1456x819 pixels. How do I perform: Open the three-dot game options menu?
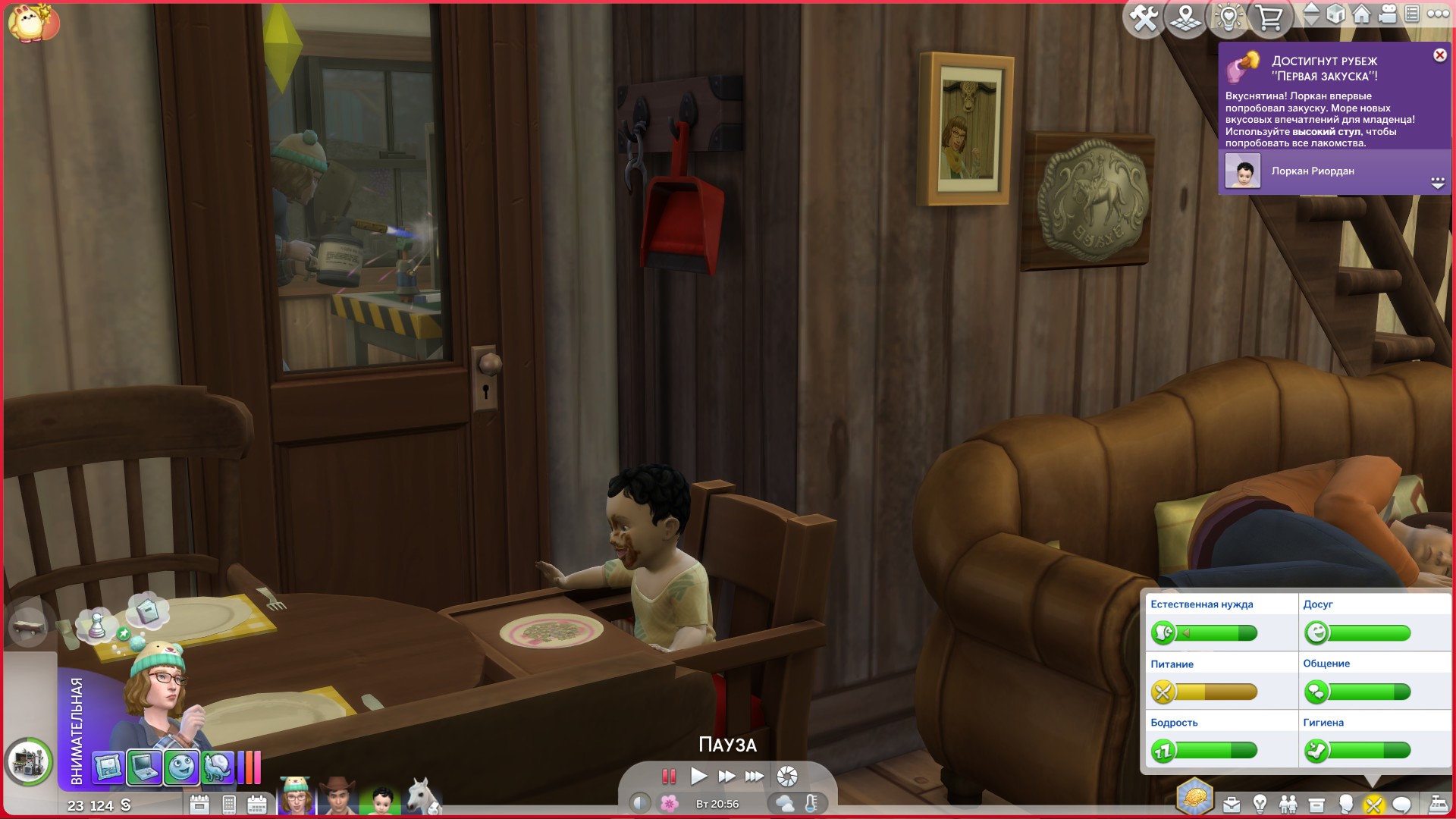[1438, 14]
